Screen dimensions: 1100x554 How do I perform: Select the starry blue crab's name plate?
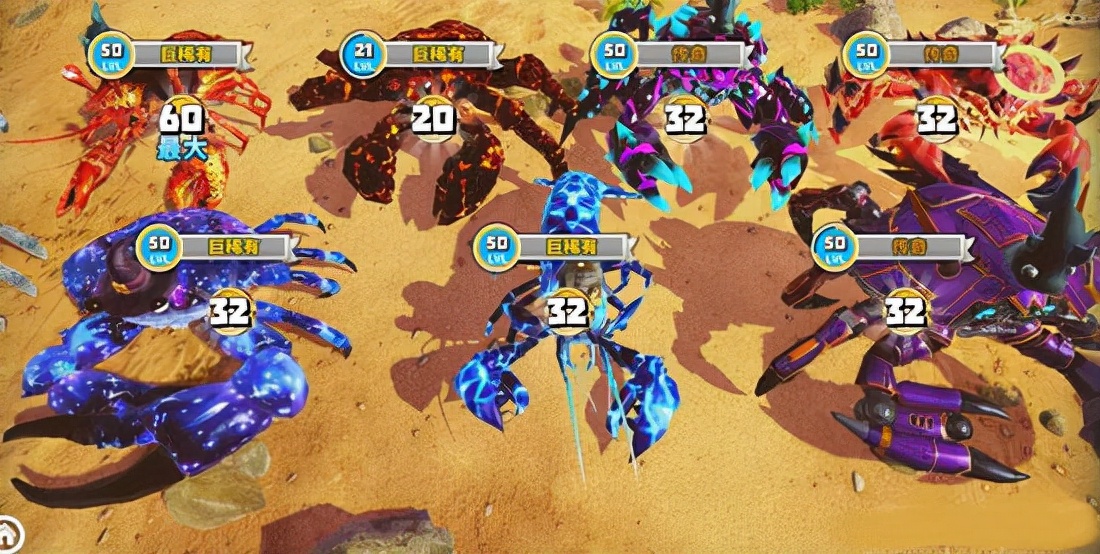(237, 245)
